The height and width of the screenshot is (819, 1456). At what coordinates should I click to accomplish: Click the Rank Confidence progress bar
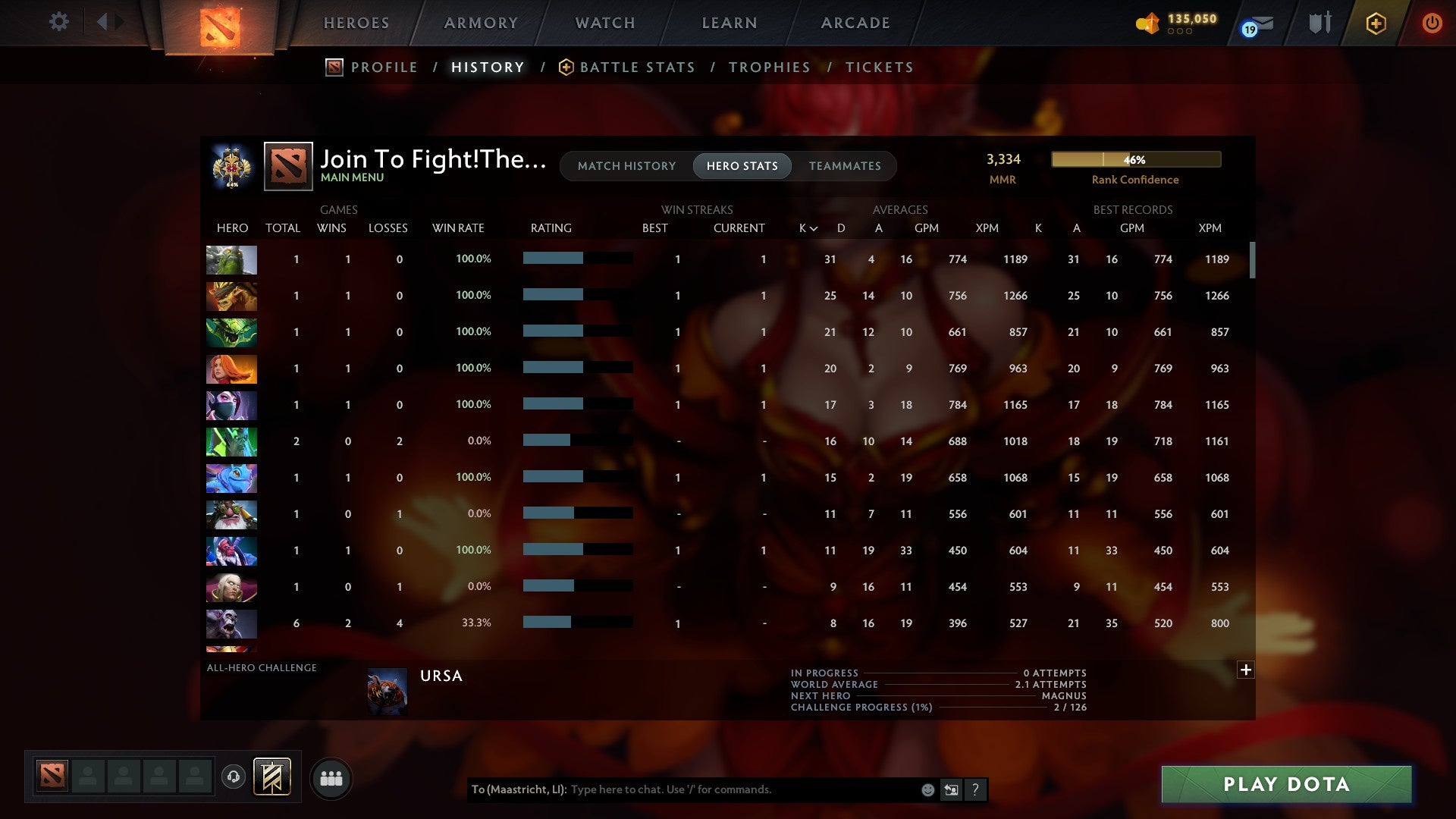point(1135,160)
